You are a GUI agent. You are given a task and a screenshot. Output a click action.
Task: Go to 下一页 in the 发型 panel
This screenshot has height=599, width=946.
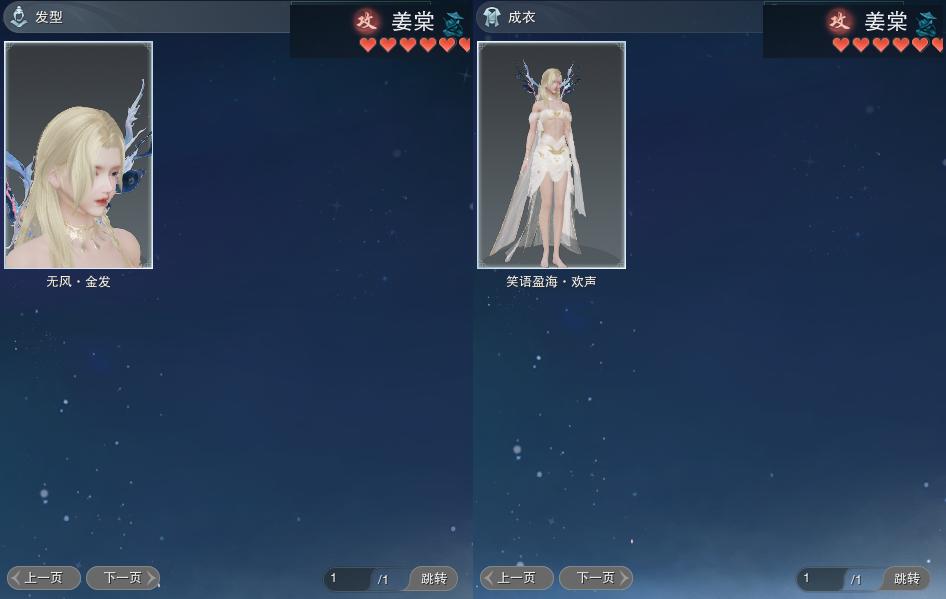[x=122, y=578]
